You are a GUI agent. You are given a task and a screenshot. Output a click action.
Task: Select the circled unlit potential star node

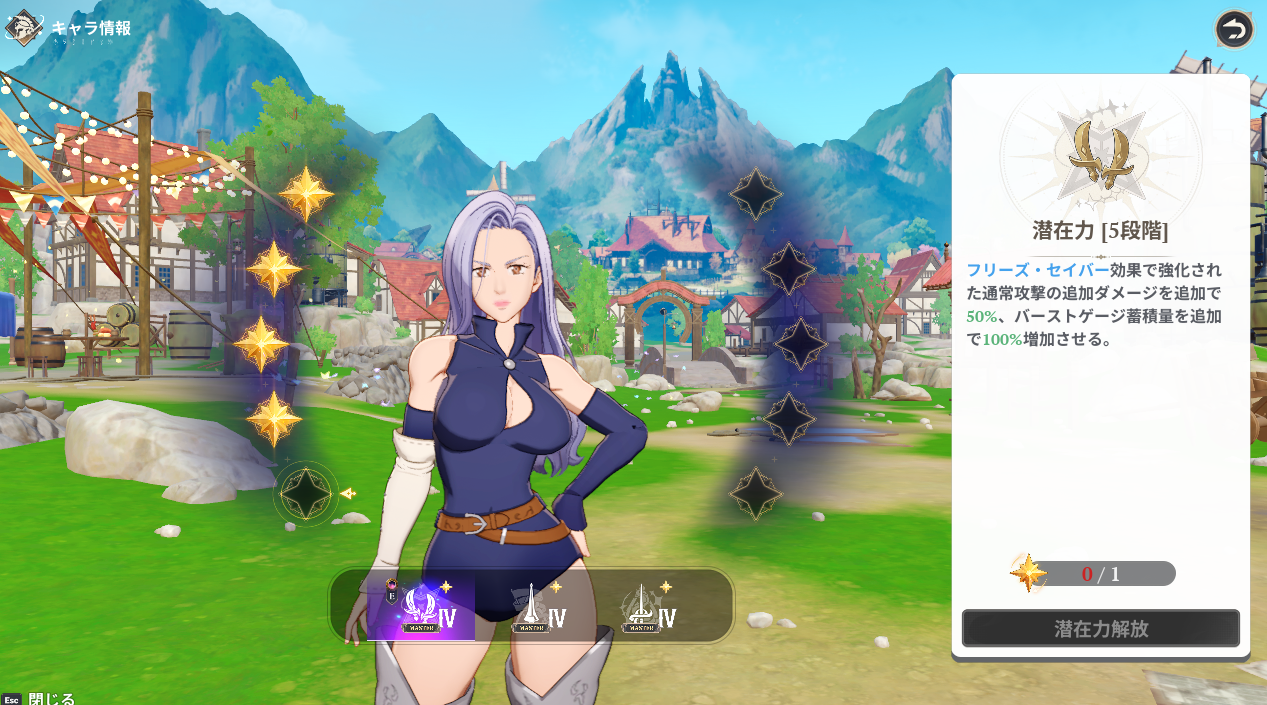pos(305,493)
